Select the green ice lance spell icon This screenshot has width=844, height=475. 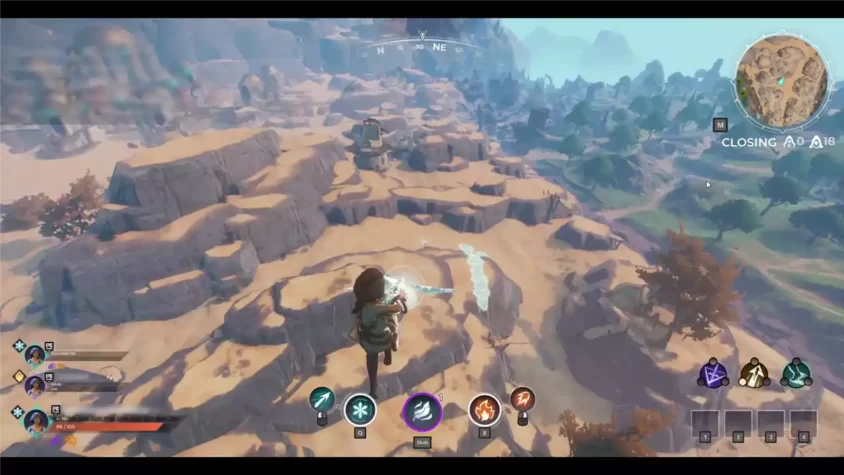pos(322,400)
